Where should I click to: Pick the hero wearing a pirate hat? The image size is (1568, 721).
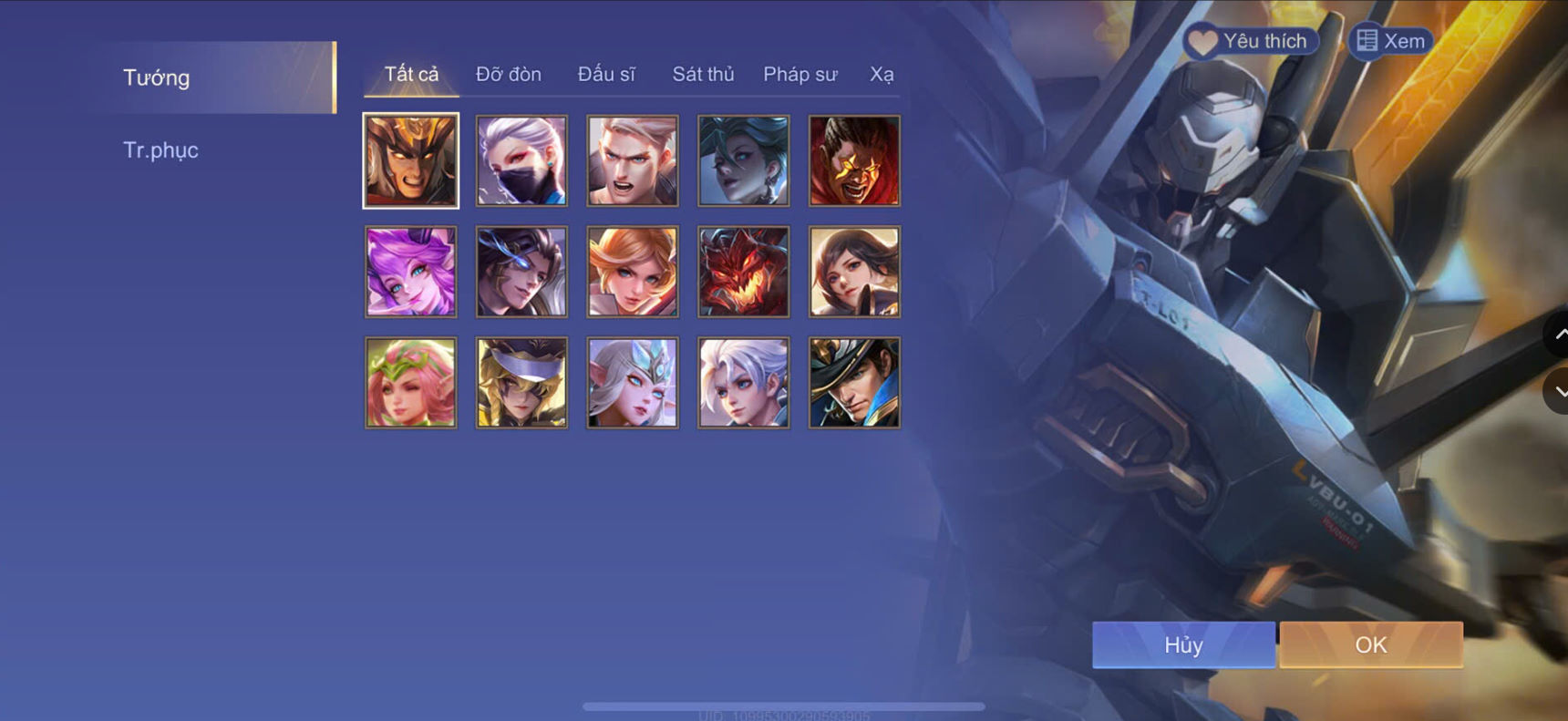[853, 382]
